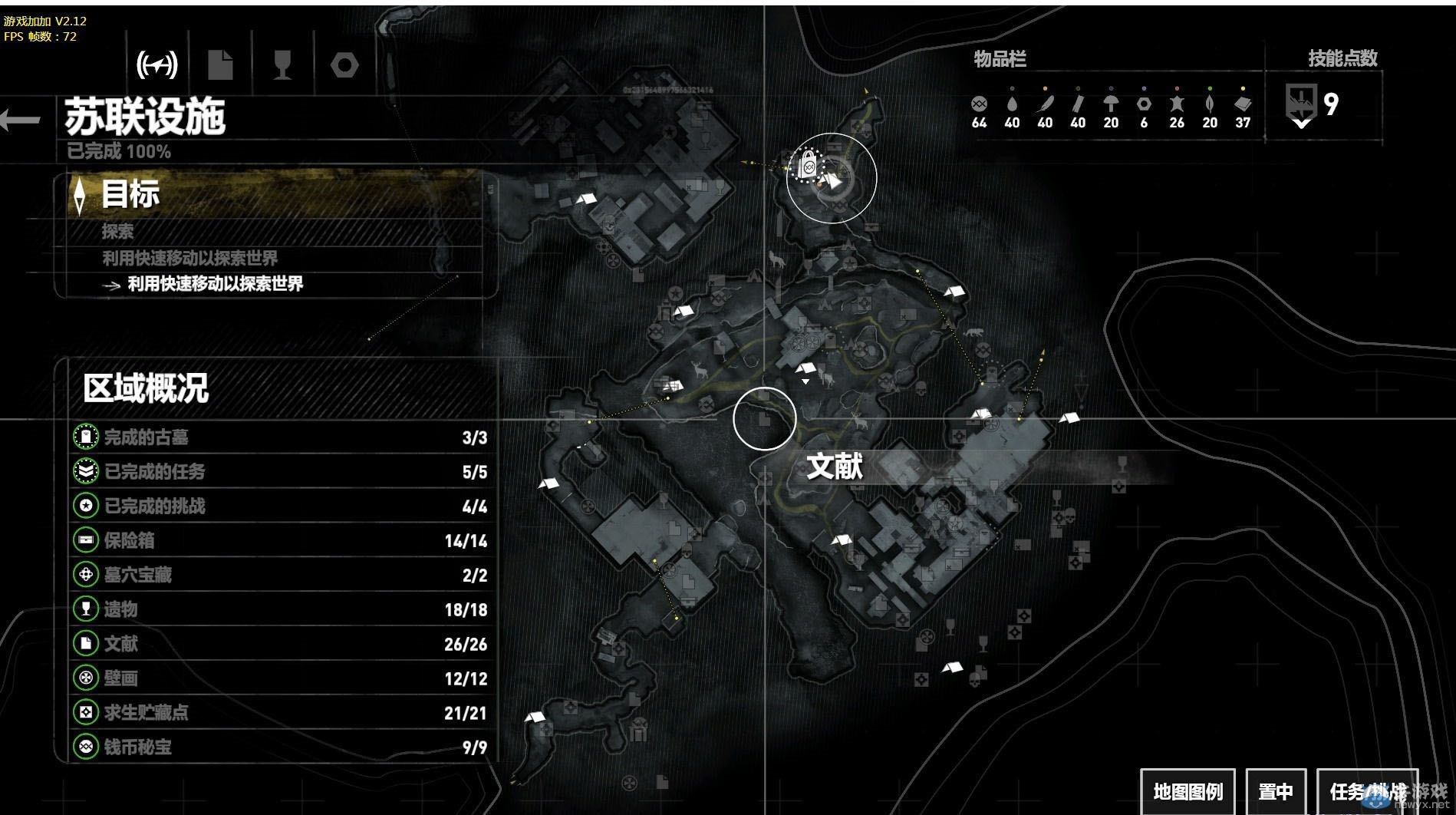
Task: Select the hexagon nut tab icon
Action: 344,65
